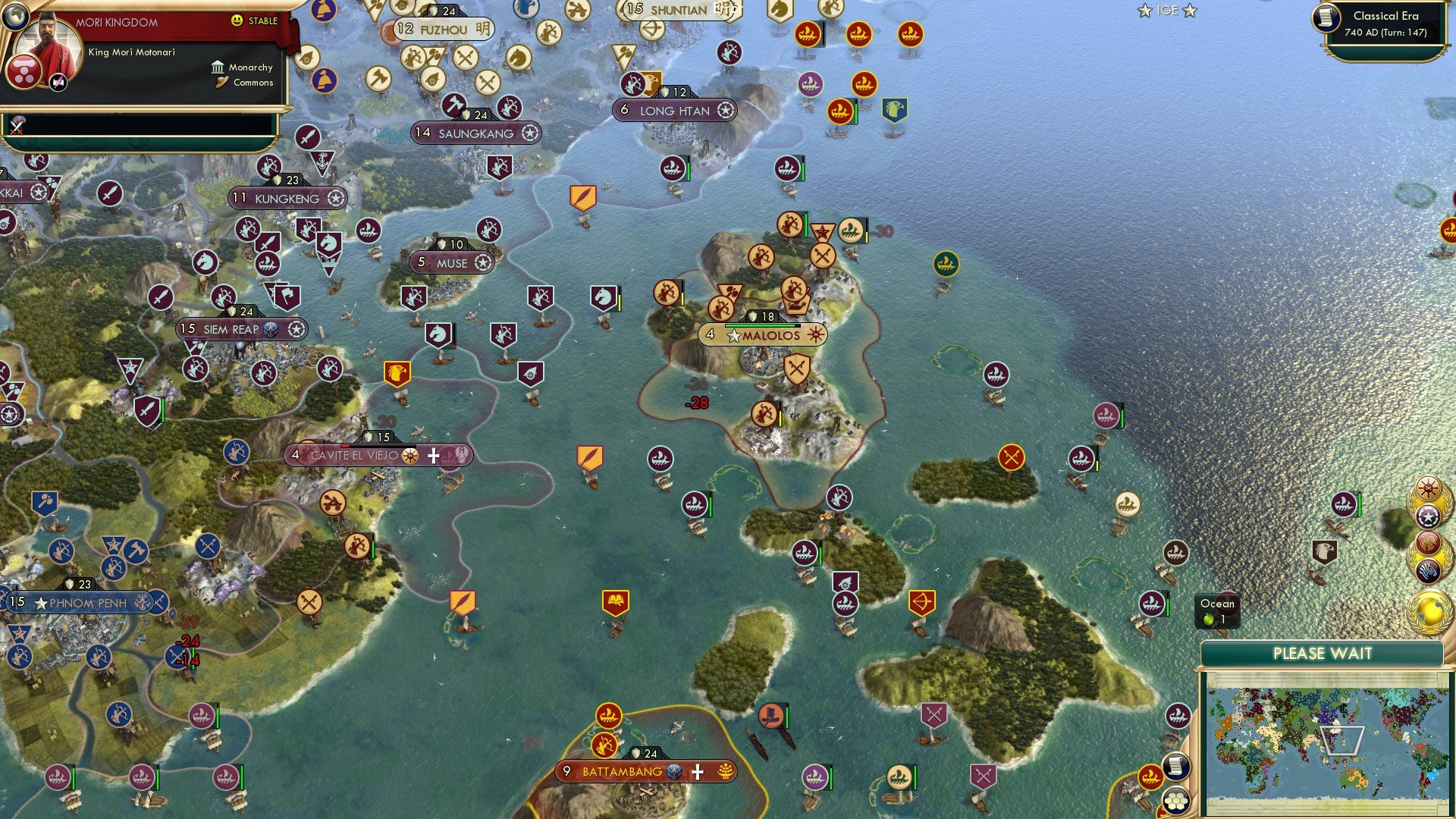Viewport: 1456px width, 819px height.
Task: Click the star medal notification icon
Action: pyautogui.click(x=1429, y=516)
